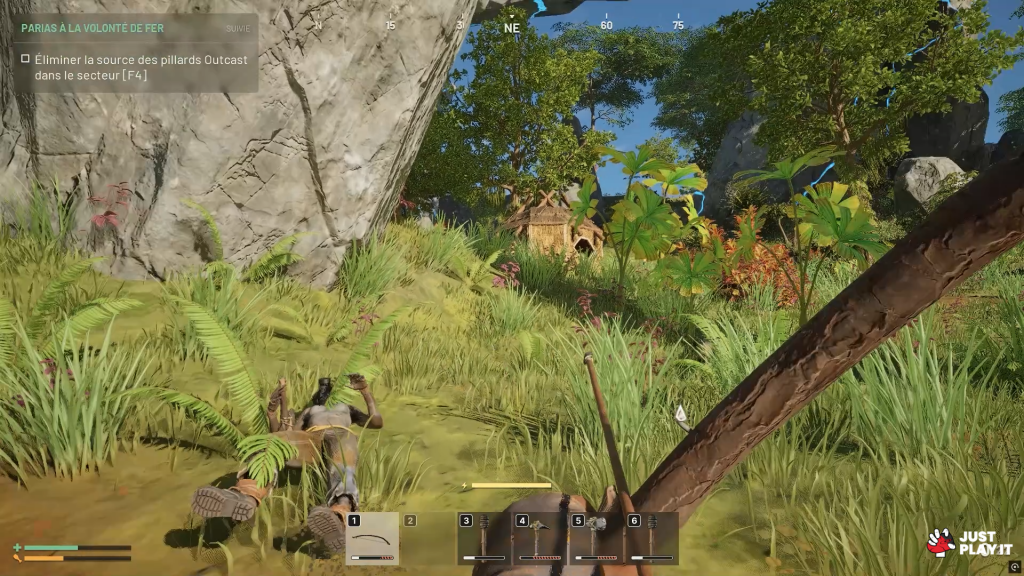Equip the stone hammer in slot 5
The image size is (1024, 576).
coord(596,539)
